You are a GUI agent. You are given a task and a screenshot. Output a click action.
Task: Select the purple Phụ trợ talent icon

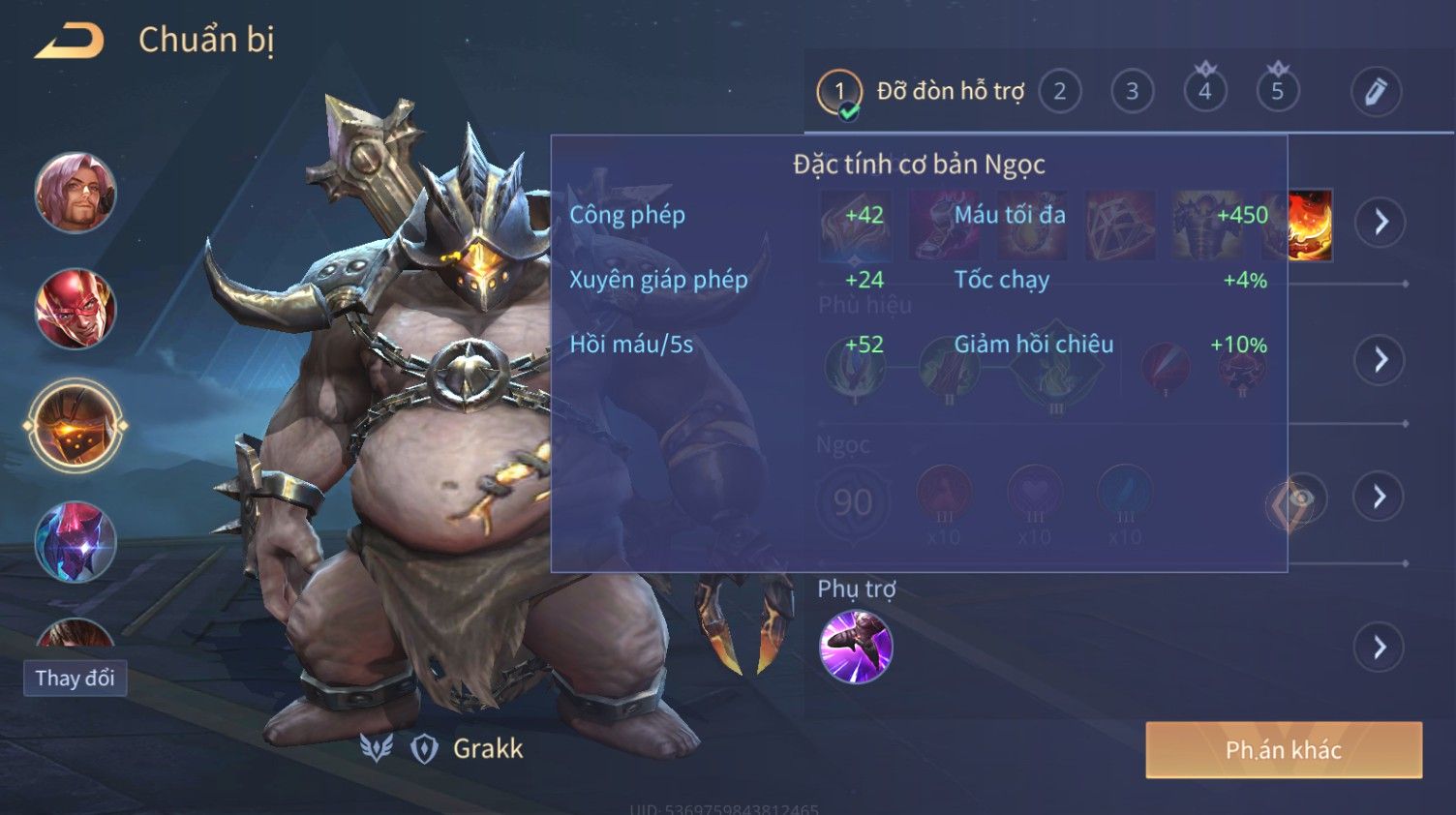pos(856,647)
